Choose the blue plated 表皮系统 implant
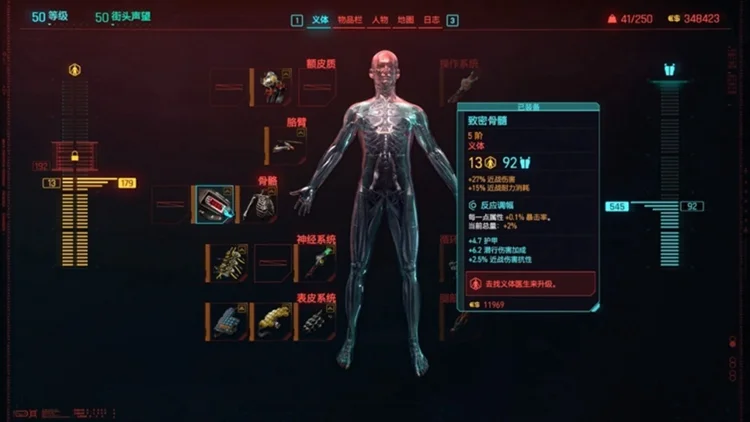750x422 pixels. click(x=226, y=321)
